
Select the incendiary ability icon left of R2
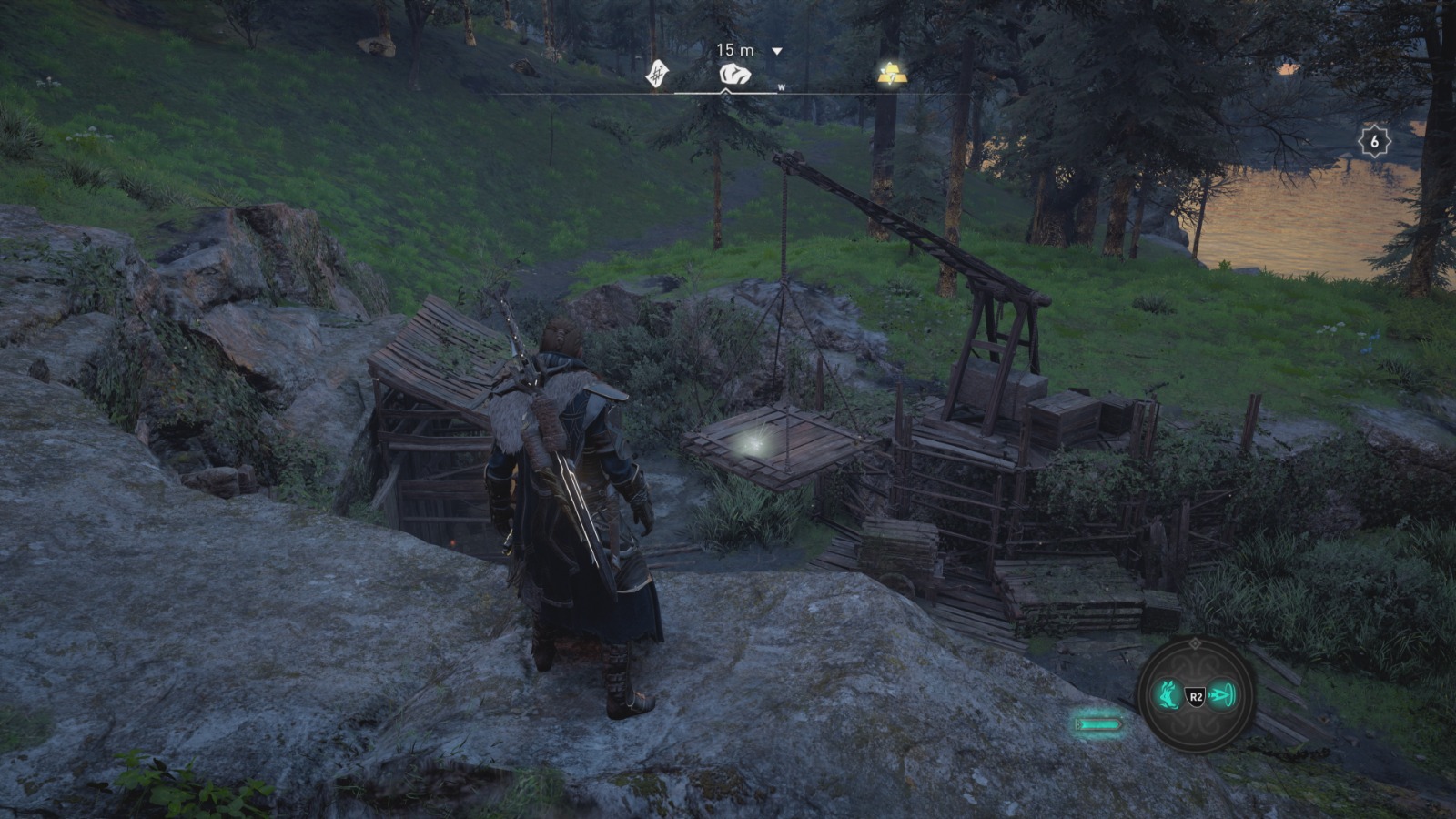(1168, 695)
